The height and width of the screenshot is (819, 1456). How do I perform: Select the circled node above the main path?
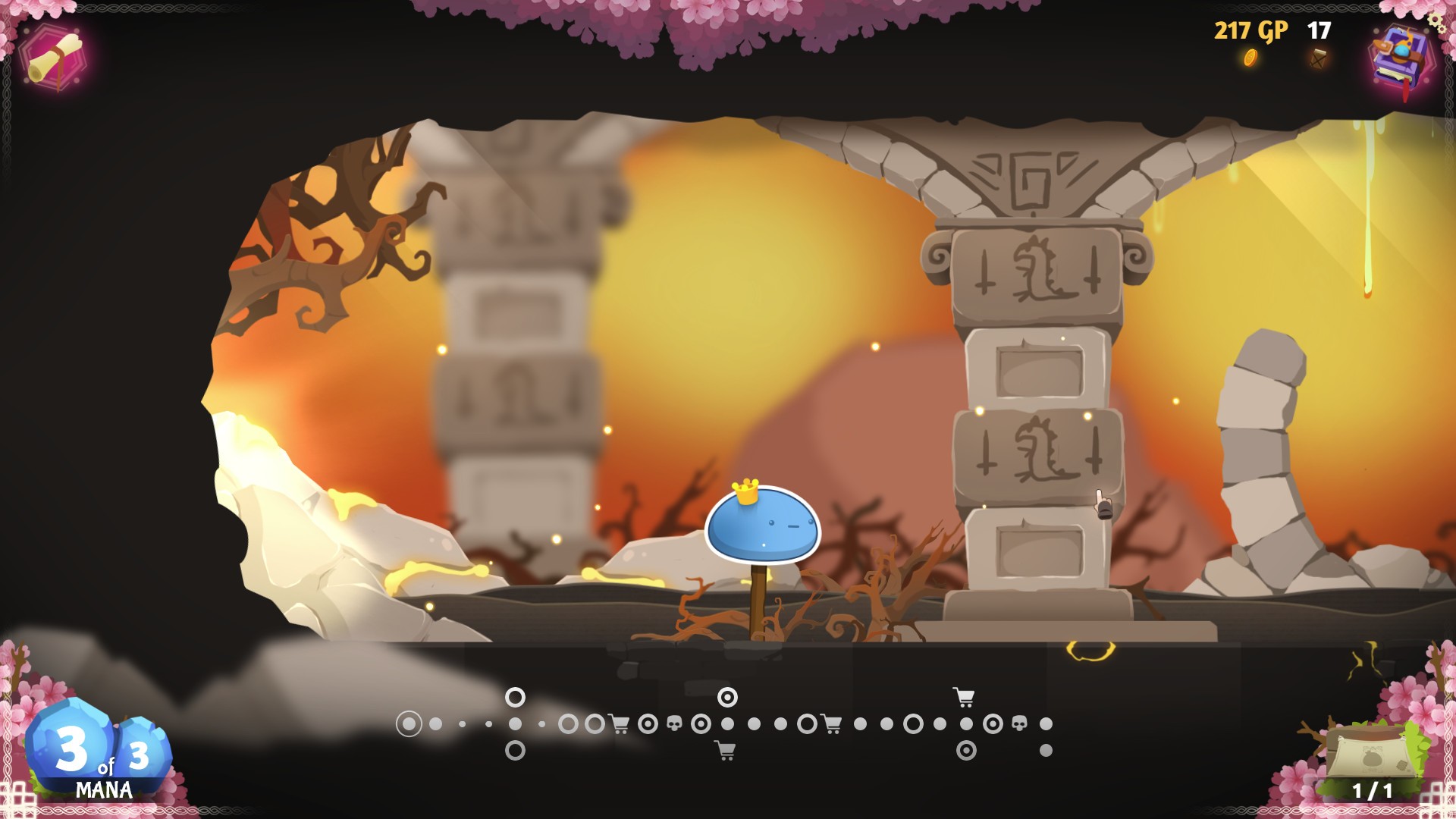coord(514,698)
